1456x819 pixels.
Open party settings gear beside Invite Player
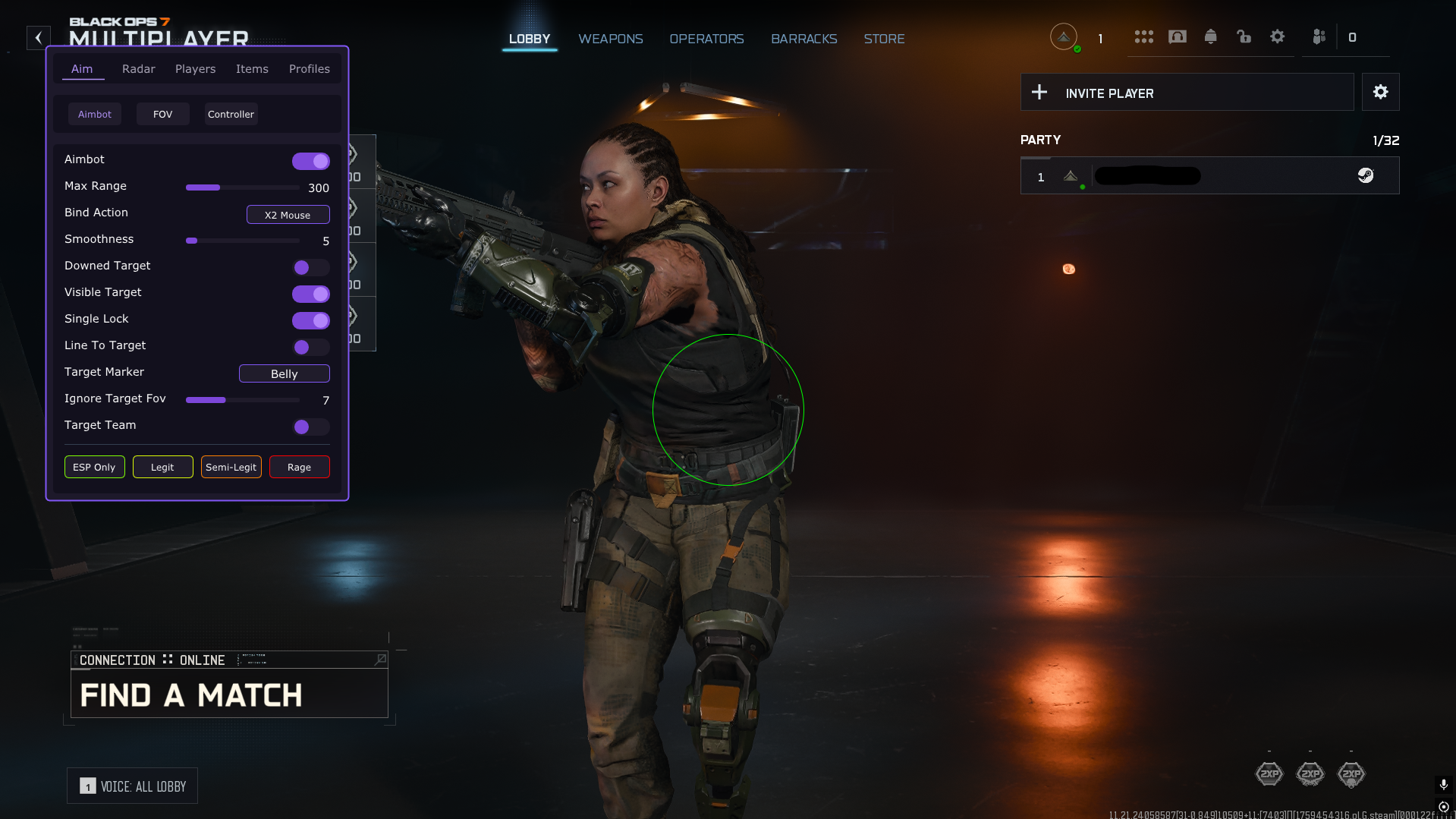(x=1380, y=93)
